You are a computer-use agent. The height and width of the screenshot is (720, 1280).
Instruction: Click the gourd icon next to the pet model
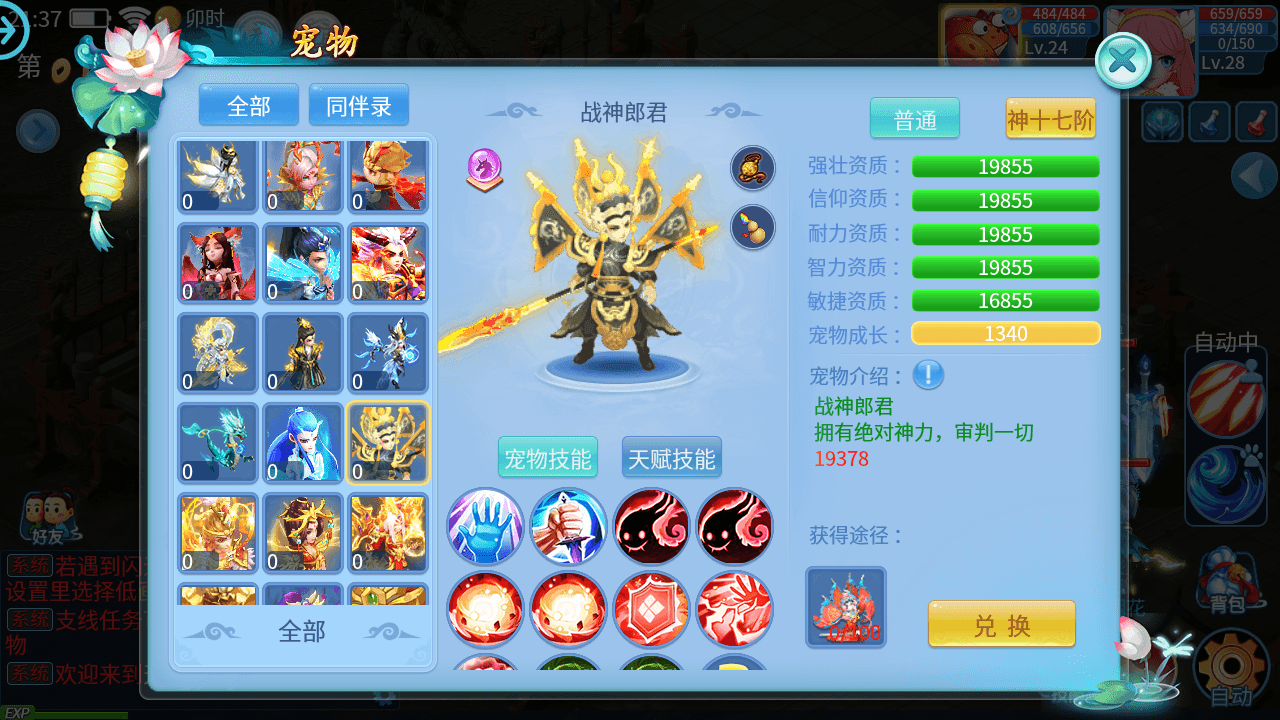click(x=752, y=227)
